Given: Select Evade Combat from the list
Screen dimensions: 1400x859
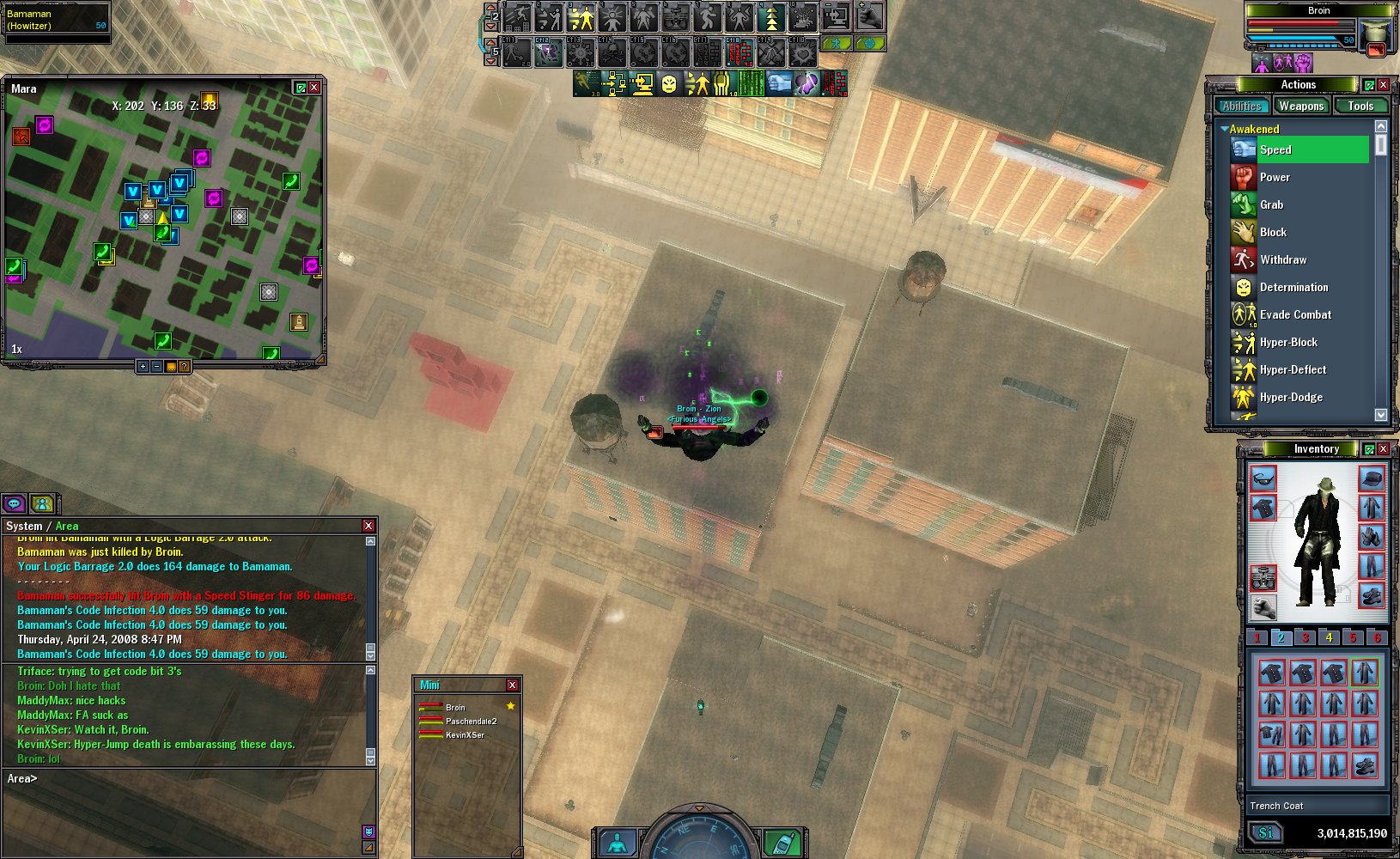Looking at the screenshot, I should pos(1295,314).
